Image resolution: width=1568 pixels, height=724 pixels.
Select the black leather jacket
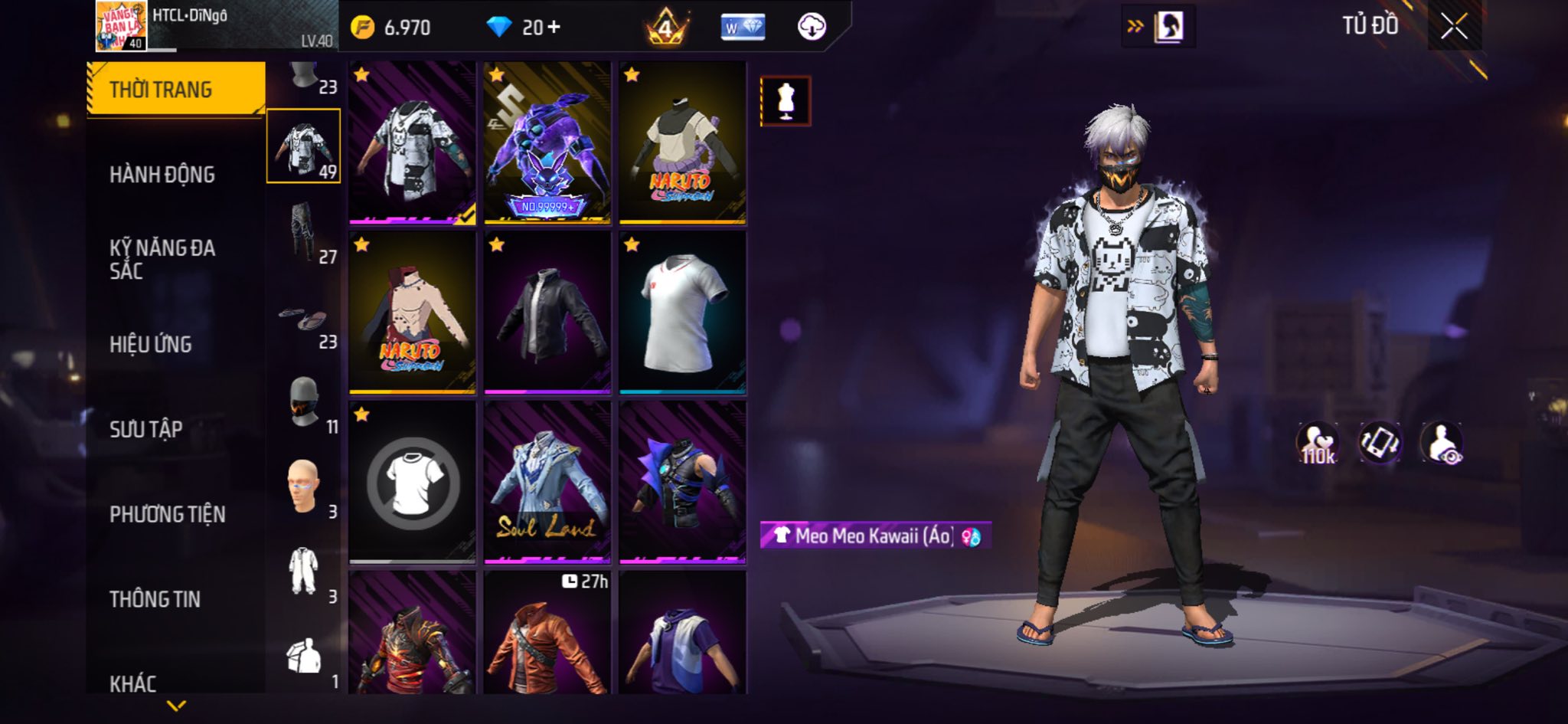click(x=547, y=313)
